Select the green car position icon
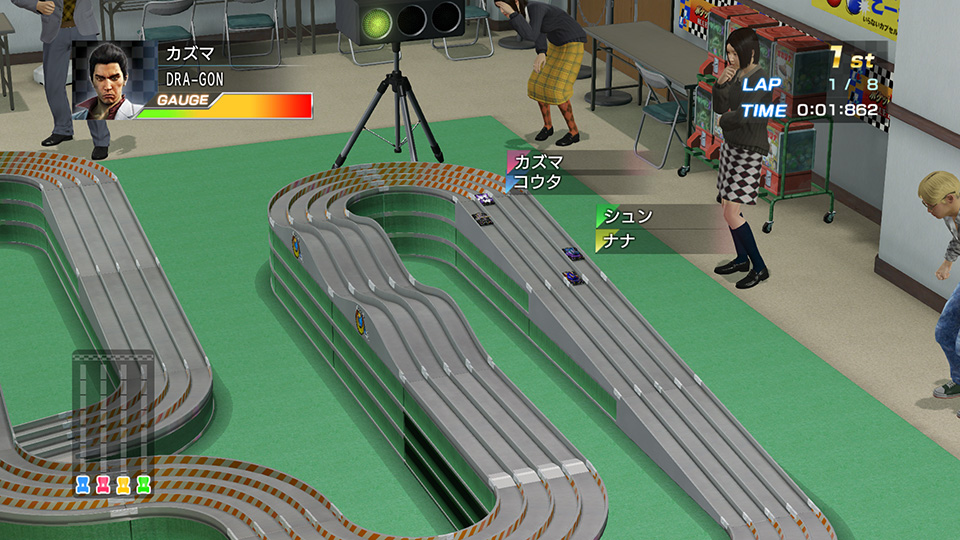The height and width of the screenshot is (540, 960). coord(143,485)
